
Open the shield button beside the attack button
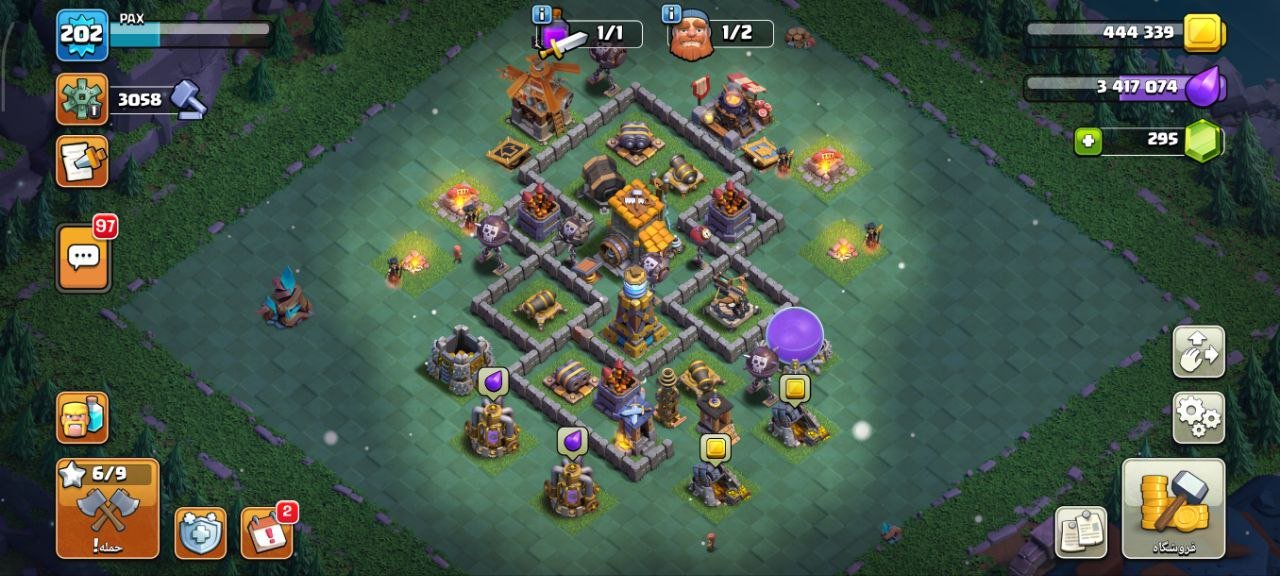click(x=200, y=533)
